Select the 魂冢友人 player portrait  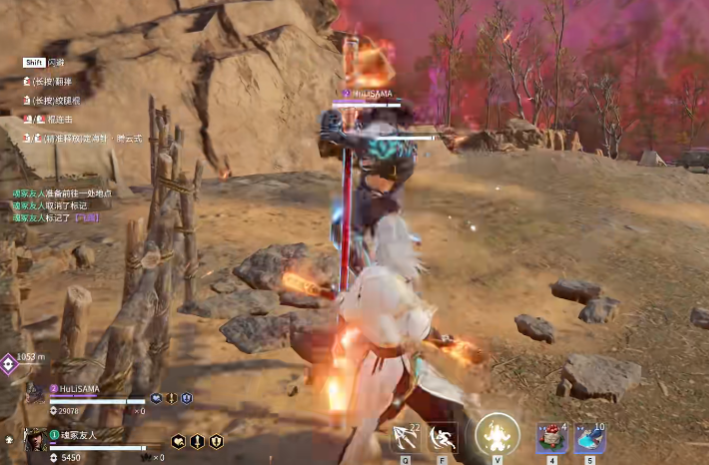tap(35, 439)
